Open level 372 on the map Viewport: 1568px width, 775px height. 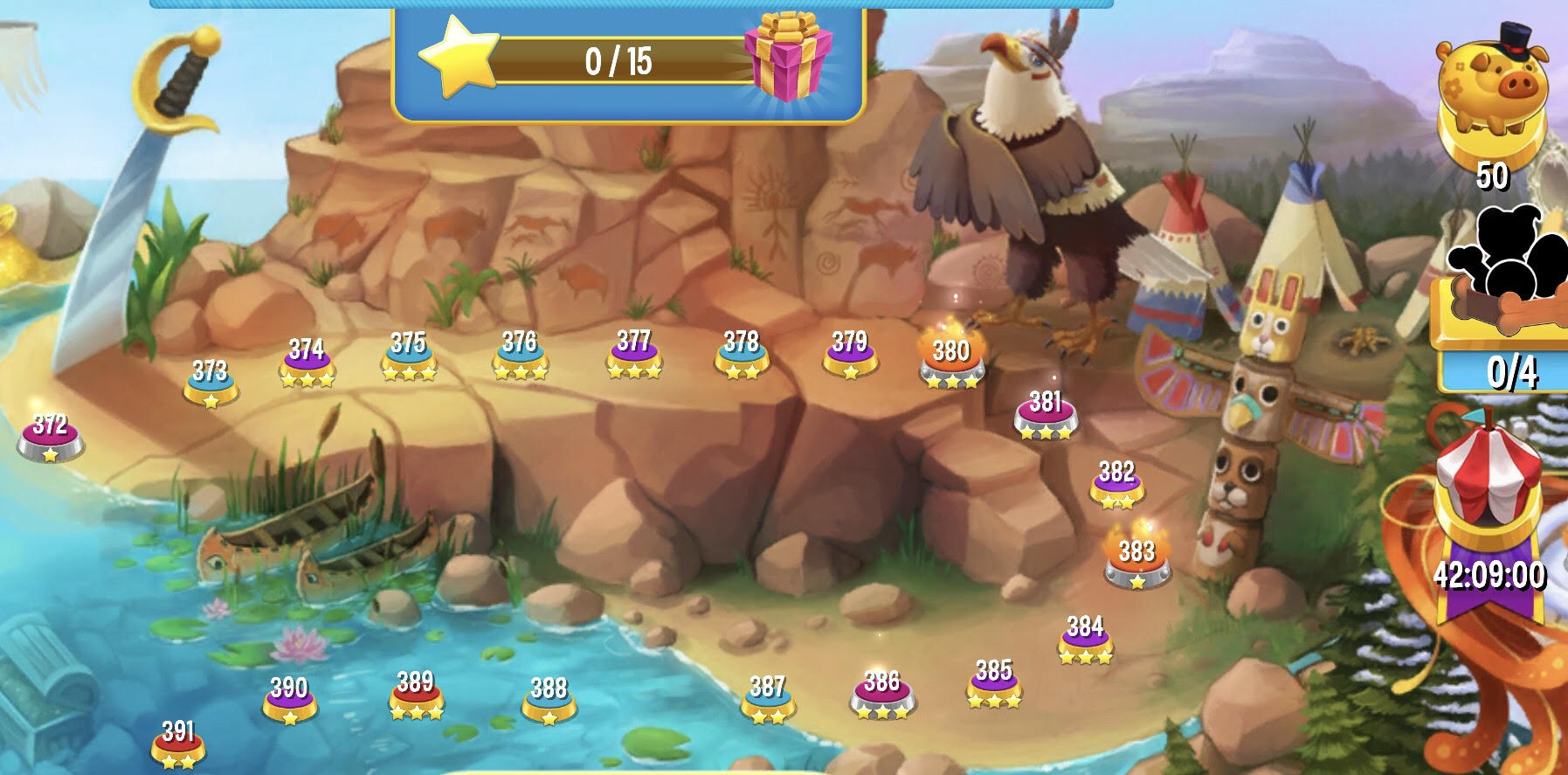(51, 435)
